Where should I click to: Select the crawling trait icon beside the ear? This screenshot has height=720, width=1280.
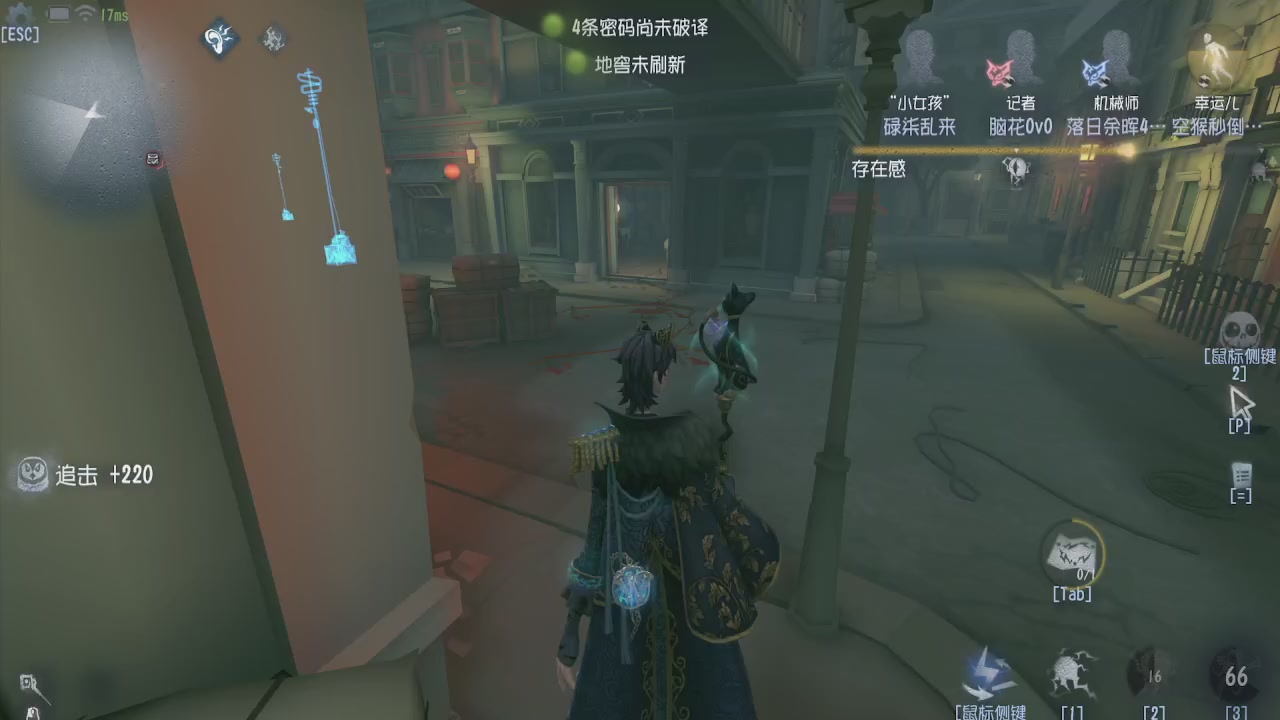coord(272,38)
